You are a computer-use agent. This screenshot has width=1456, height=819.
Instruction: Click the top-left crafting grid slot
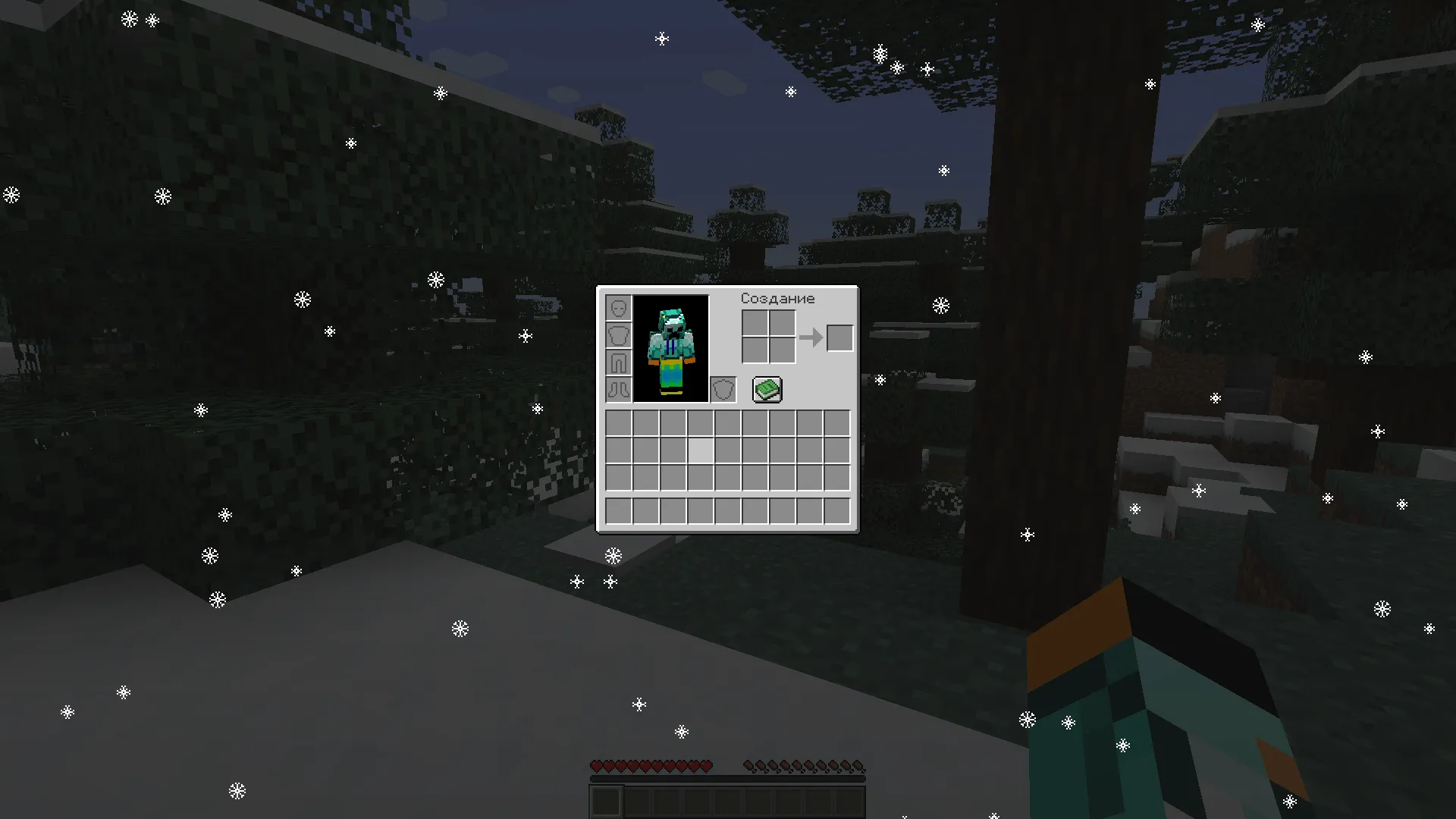pos(755,323)
